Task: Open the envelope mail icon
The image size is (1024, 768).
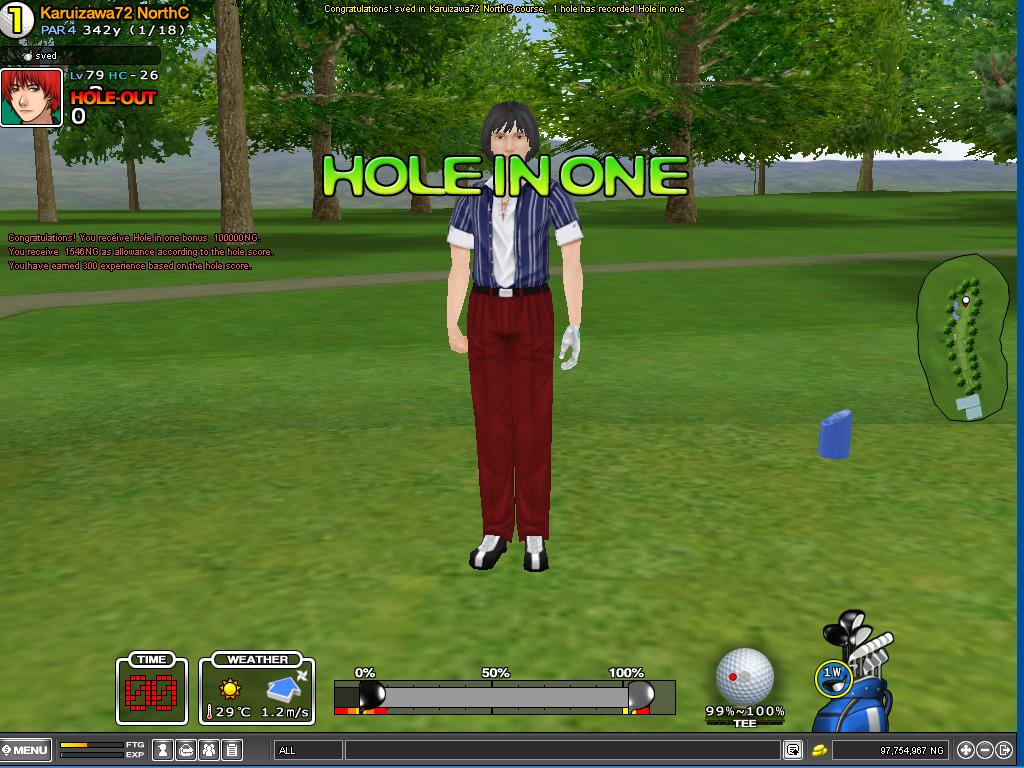Action: coord(185,750)
